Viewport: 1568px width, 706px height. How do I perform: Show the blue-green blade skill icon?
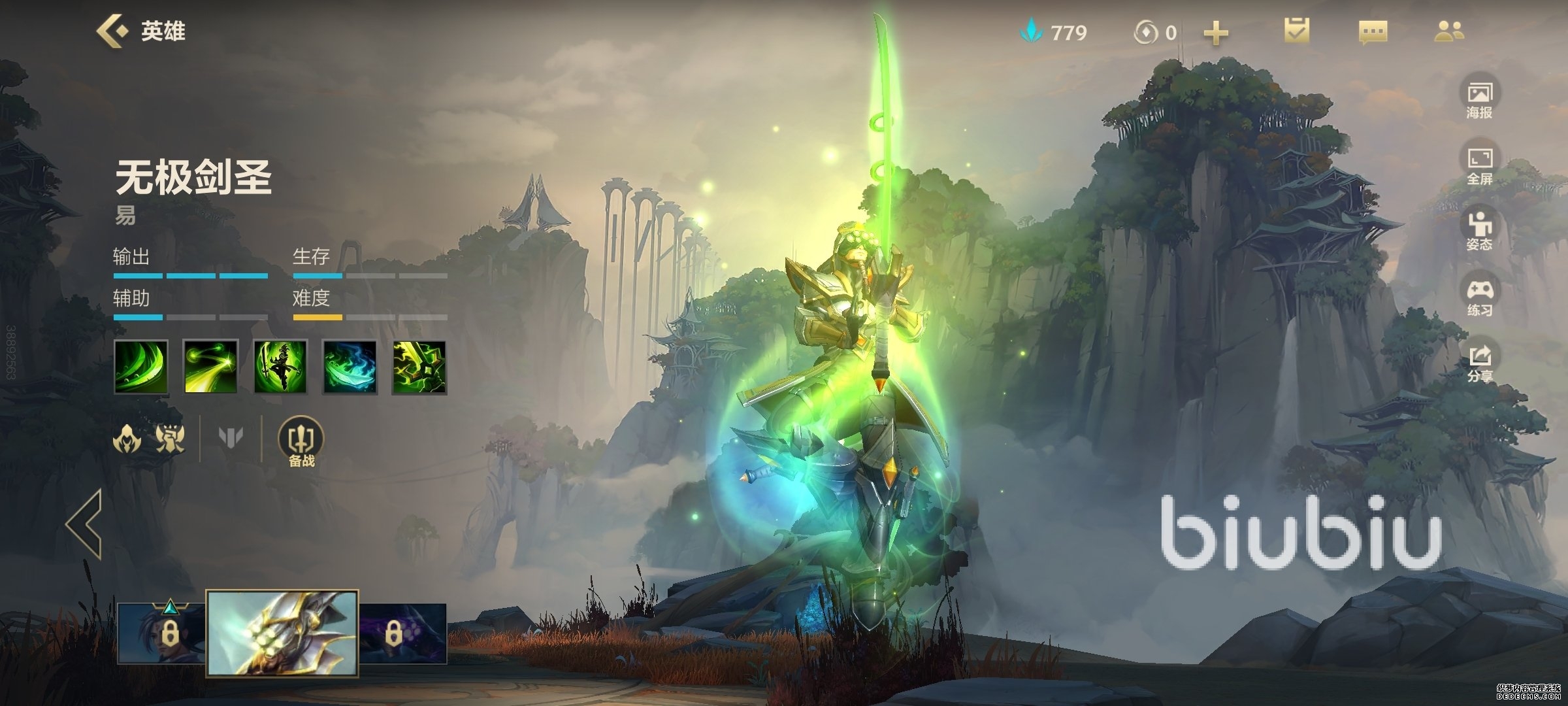350,367
